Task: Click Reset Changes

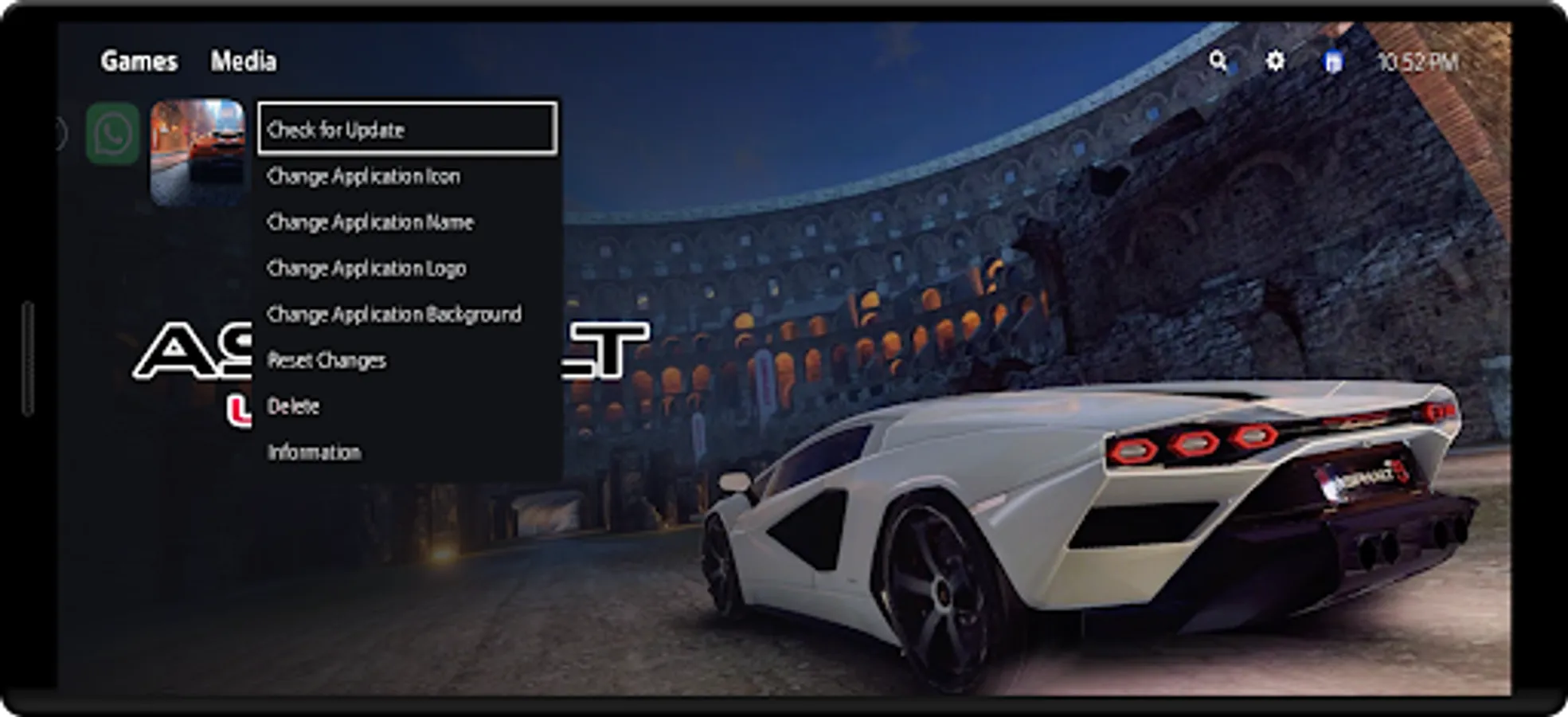Action: click(327, 360)
